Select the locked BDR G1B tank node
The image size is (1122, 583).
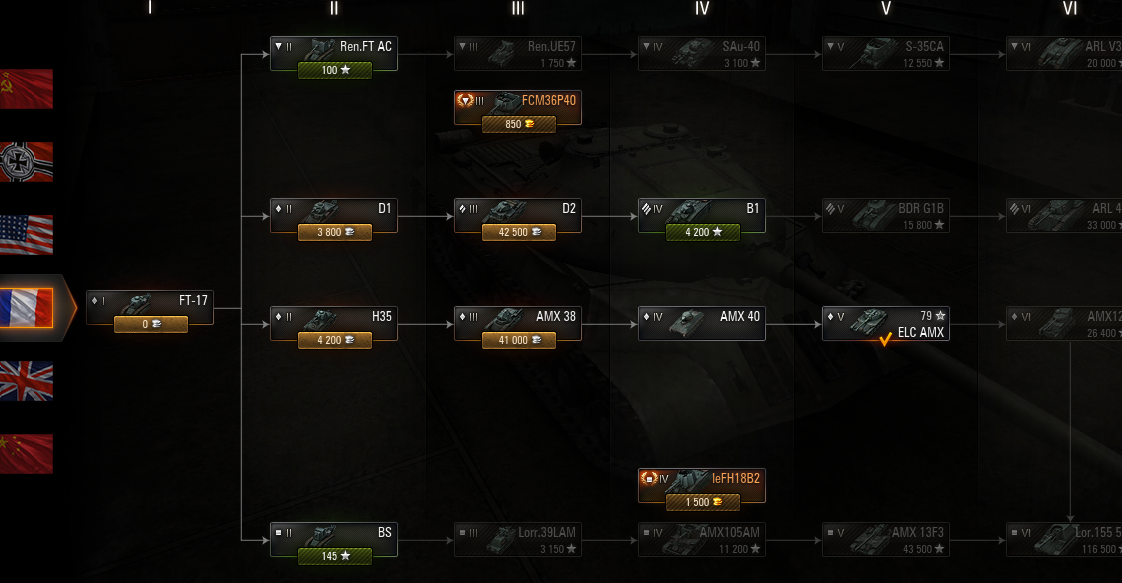tap(886, 216)
